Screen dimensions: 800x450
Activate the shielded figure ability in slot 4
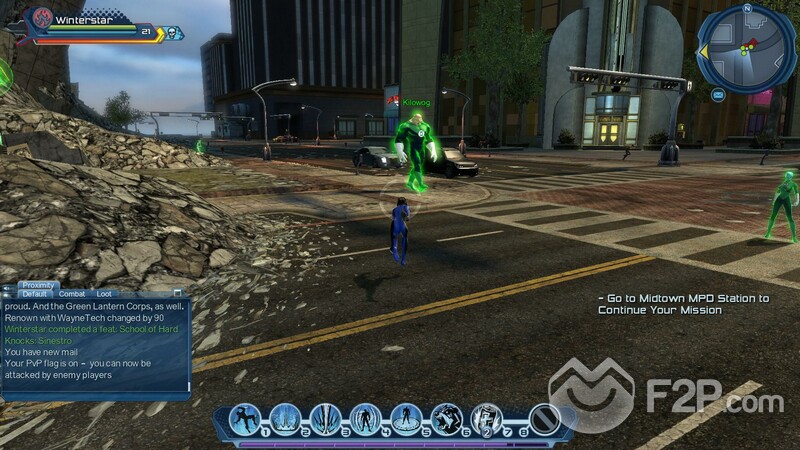click(x=365, y=418)
